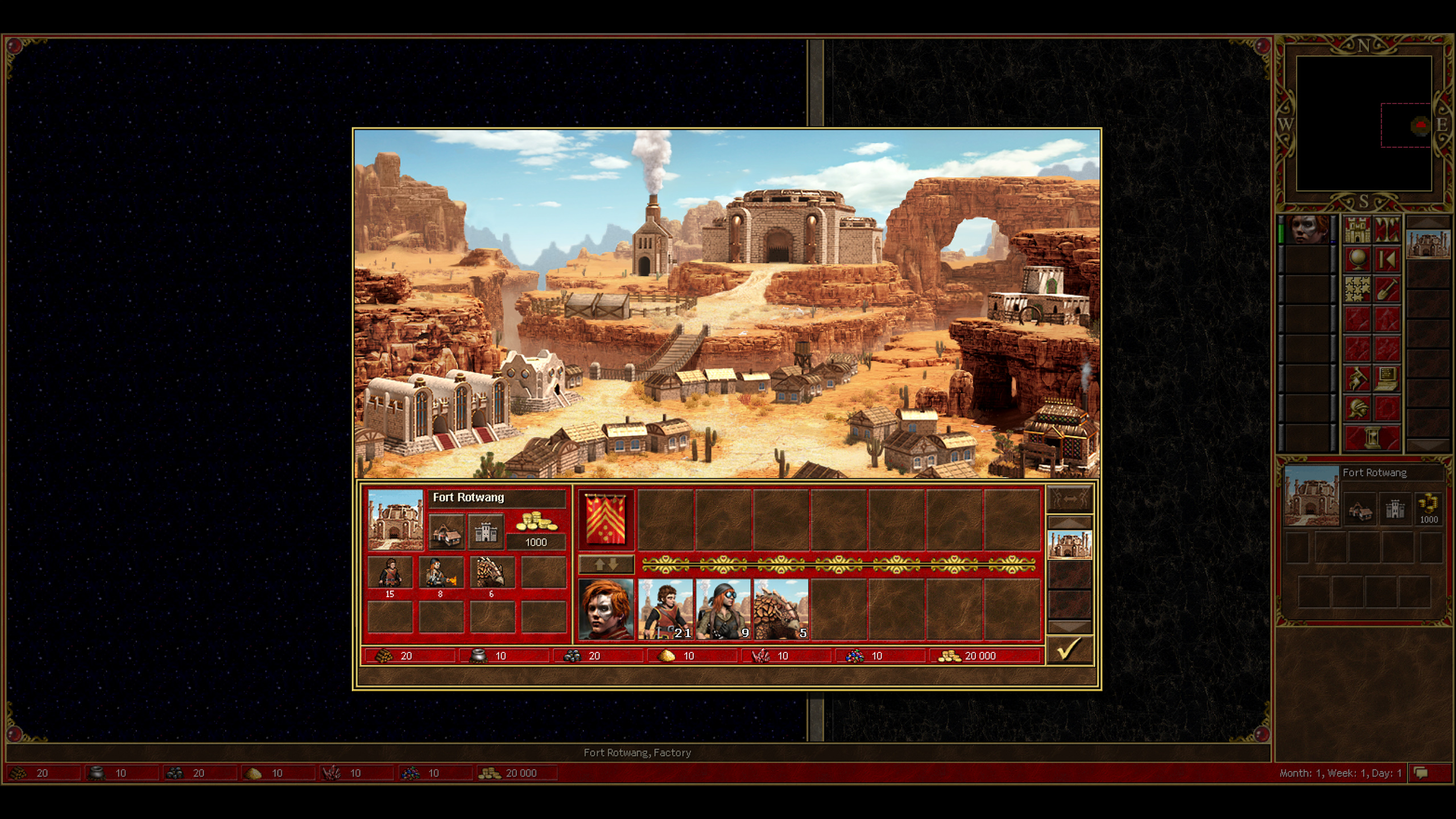The image size is (1456, 819).
Task: Select the red-haired hero portrait in town
Action: click(x=606, y=609)
